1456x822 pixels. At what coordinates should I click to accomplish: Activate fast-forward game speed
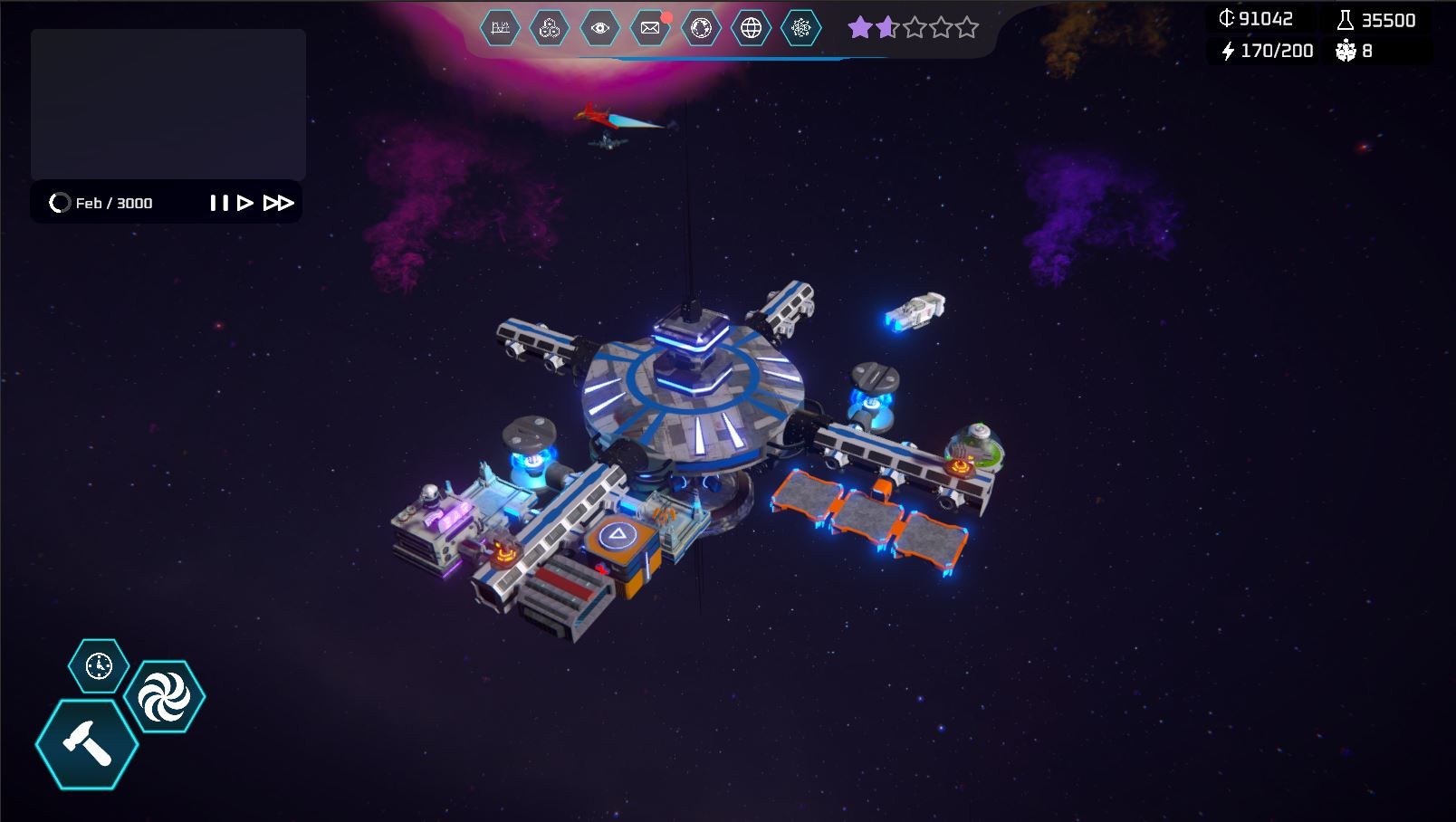tap(278, 203)
